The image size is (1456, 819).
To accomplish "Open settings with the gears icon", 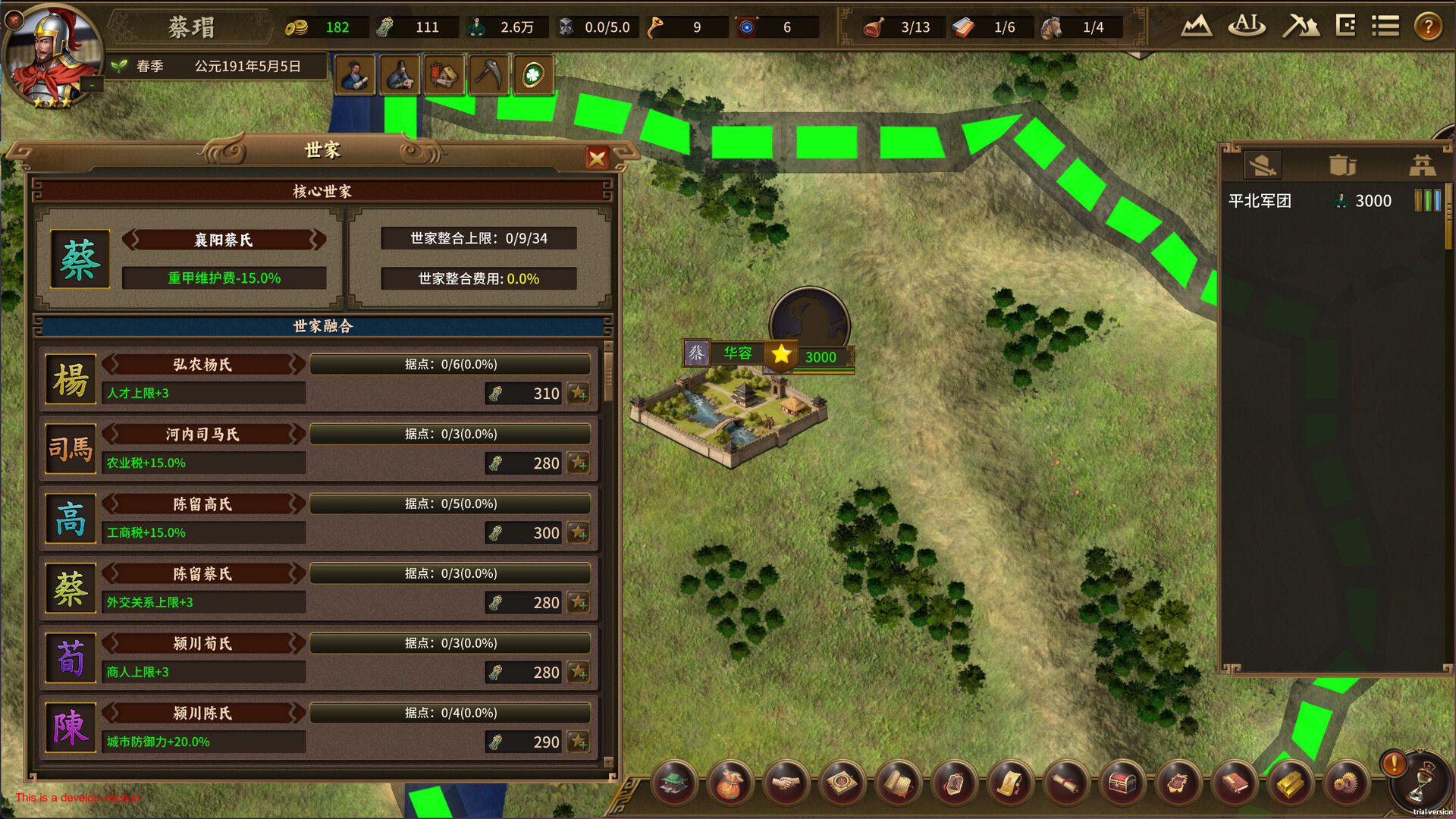I will (x=1346, y=783).
